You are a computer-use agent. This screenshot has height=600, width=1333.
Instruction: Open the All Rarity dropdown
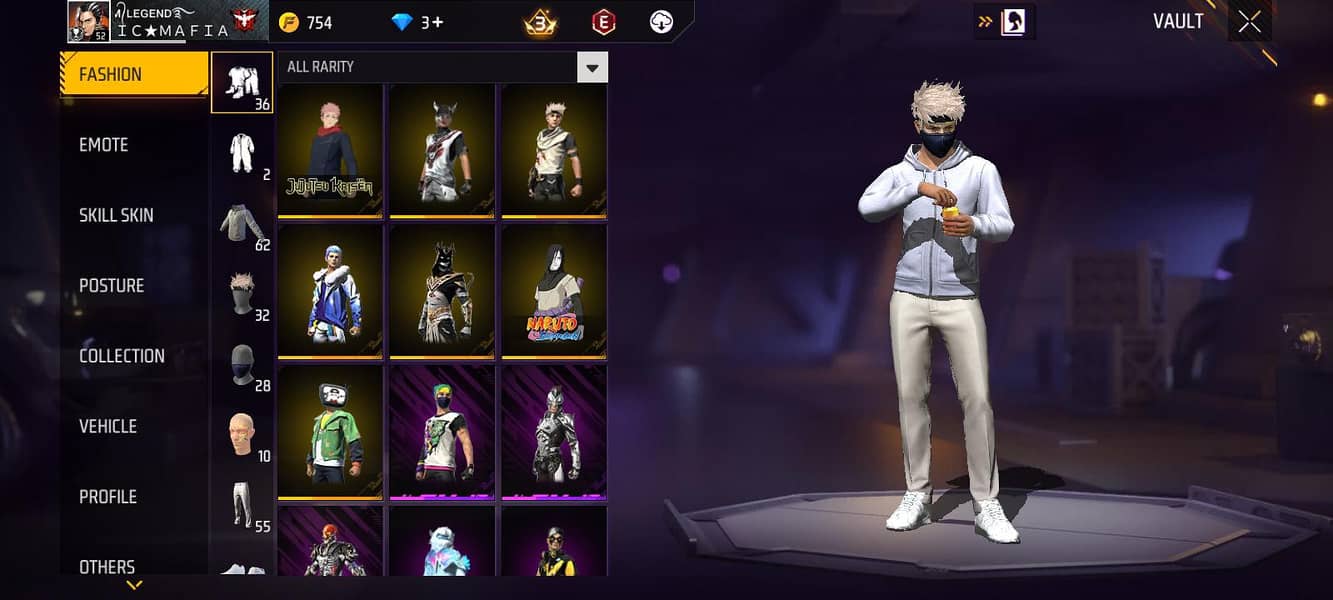tap(593, 67)
